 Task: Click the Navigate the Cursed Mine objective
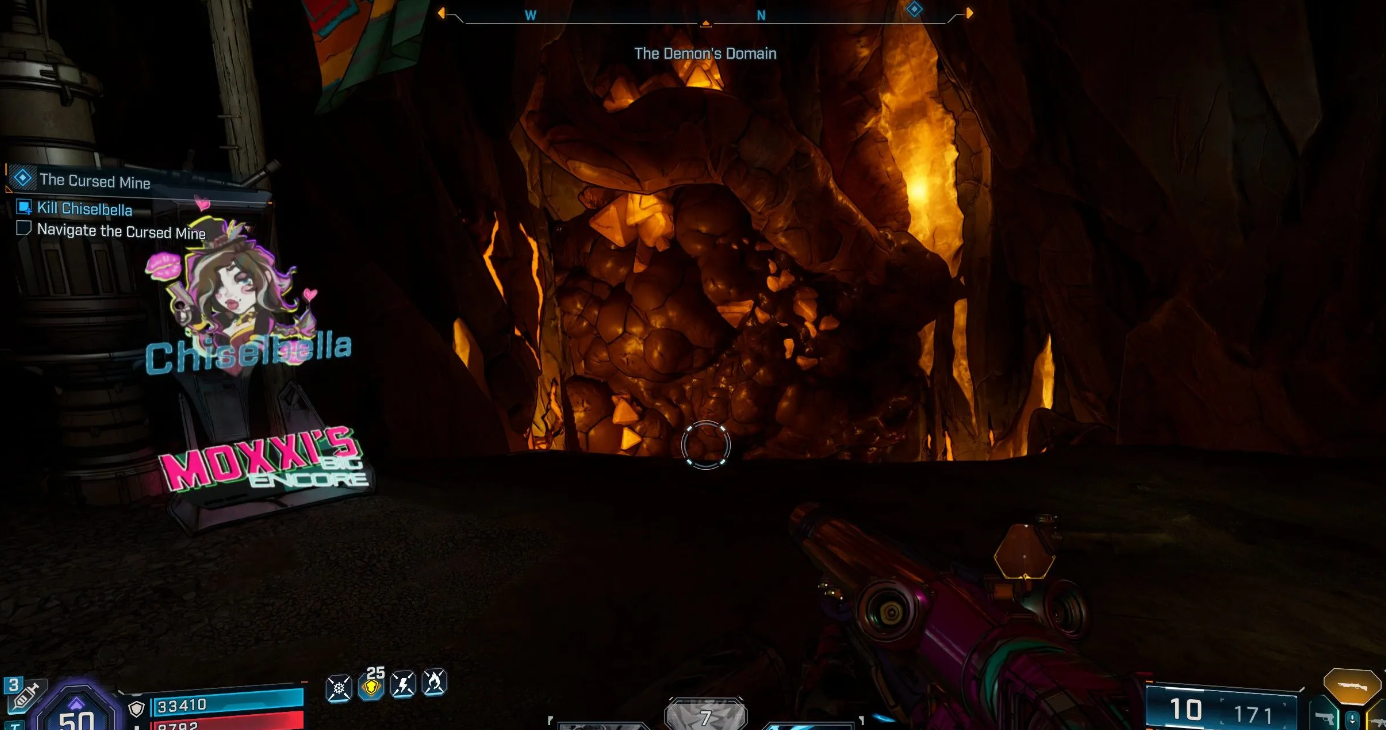pos(121,231)
